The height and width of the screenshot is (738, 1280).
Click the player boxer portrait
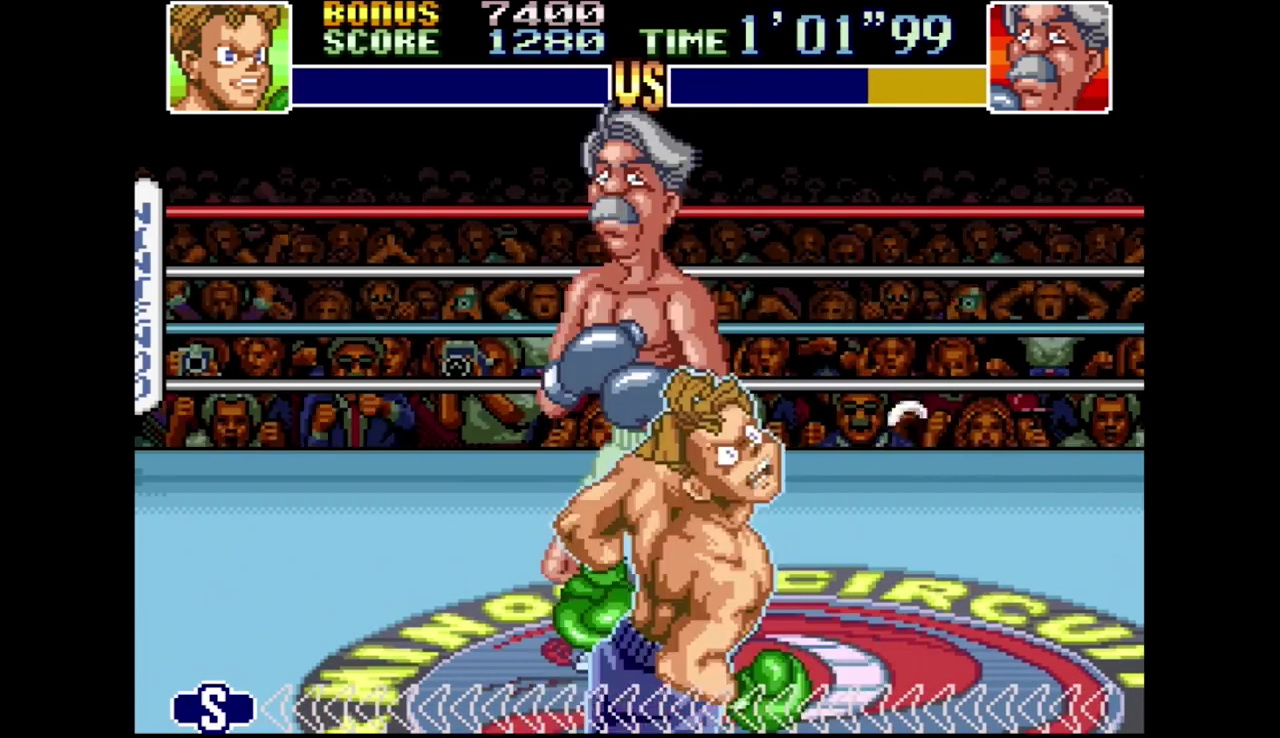point(229,57)
